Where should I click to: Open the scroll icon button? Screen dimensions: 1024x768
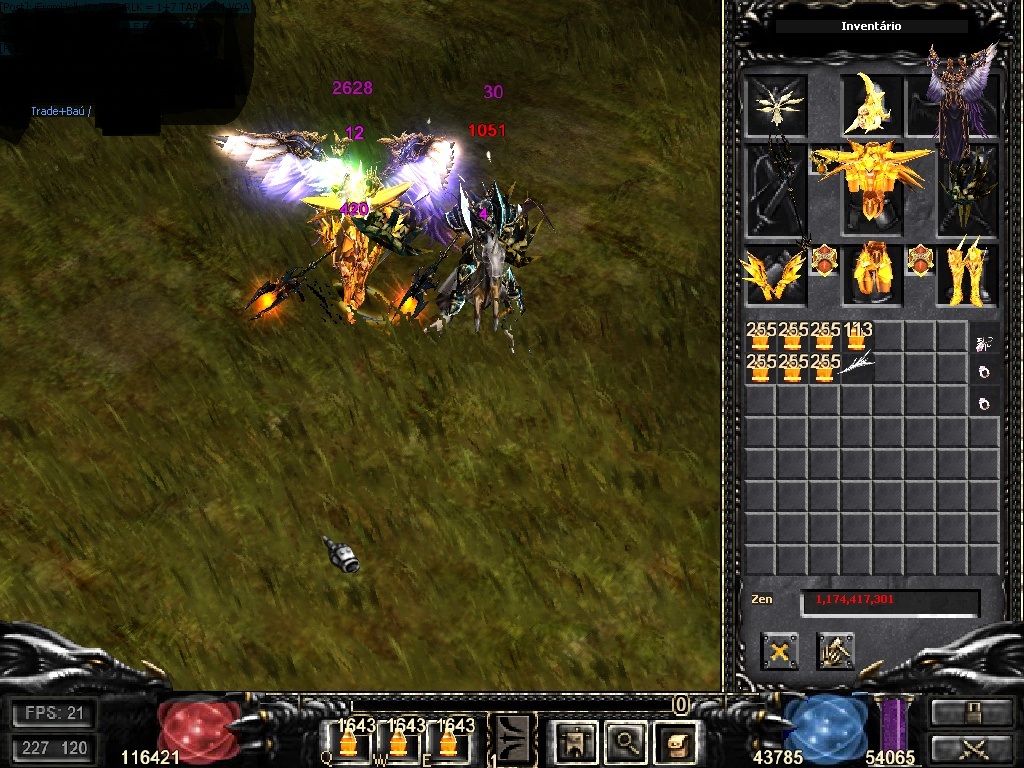[x=677, y=741]
